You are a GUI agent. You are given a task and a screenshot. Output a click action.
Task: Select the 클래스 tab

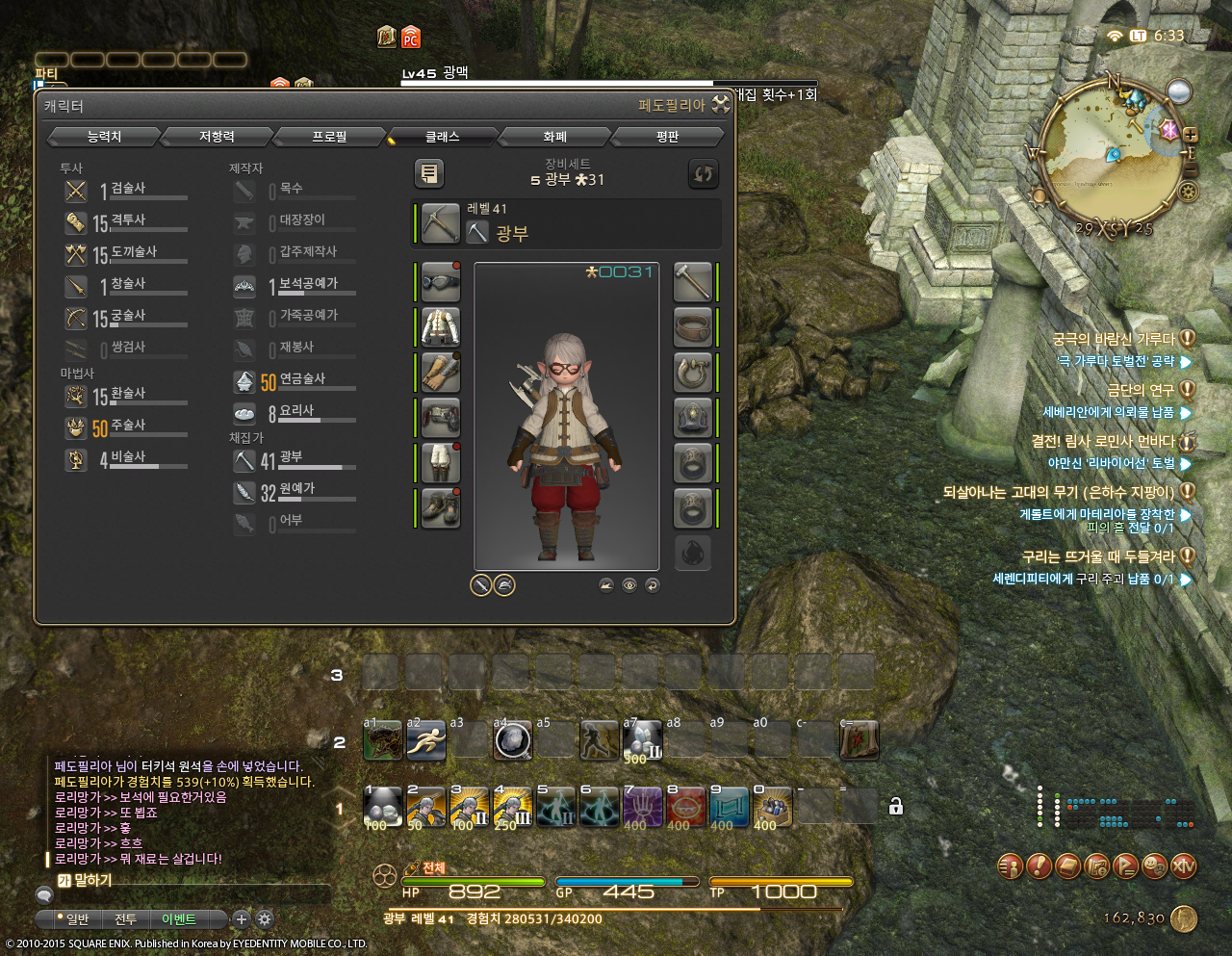(x=442, y=137)
